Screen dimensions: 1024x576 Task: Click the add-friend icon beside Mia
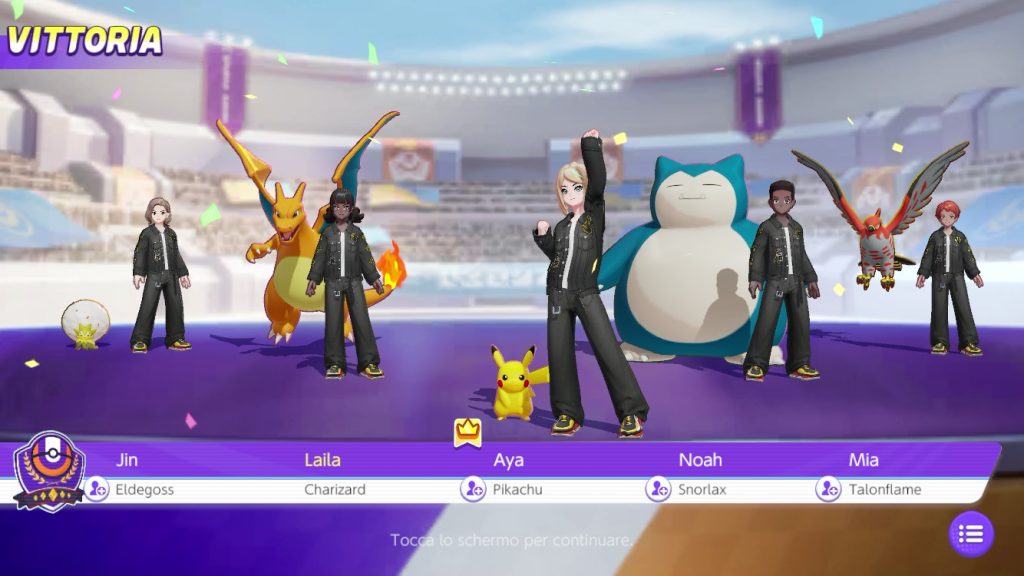point(828,489)
